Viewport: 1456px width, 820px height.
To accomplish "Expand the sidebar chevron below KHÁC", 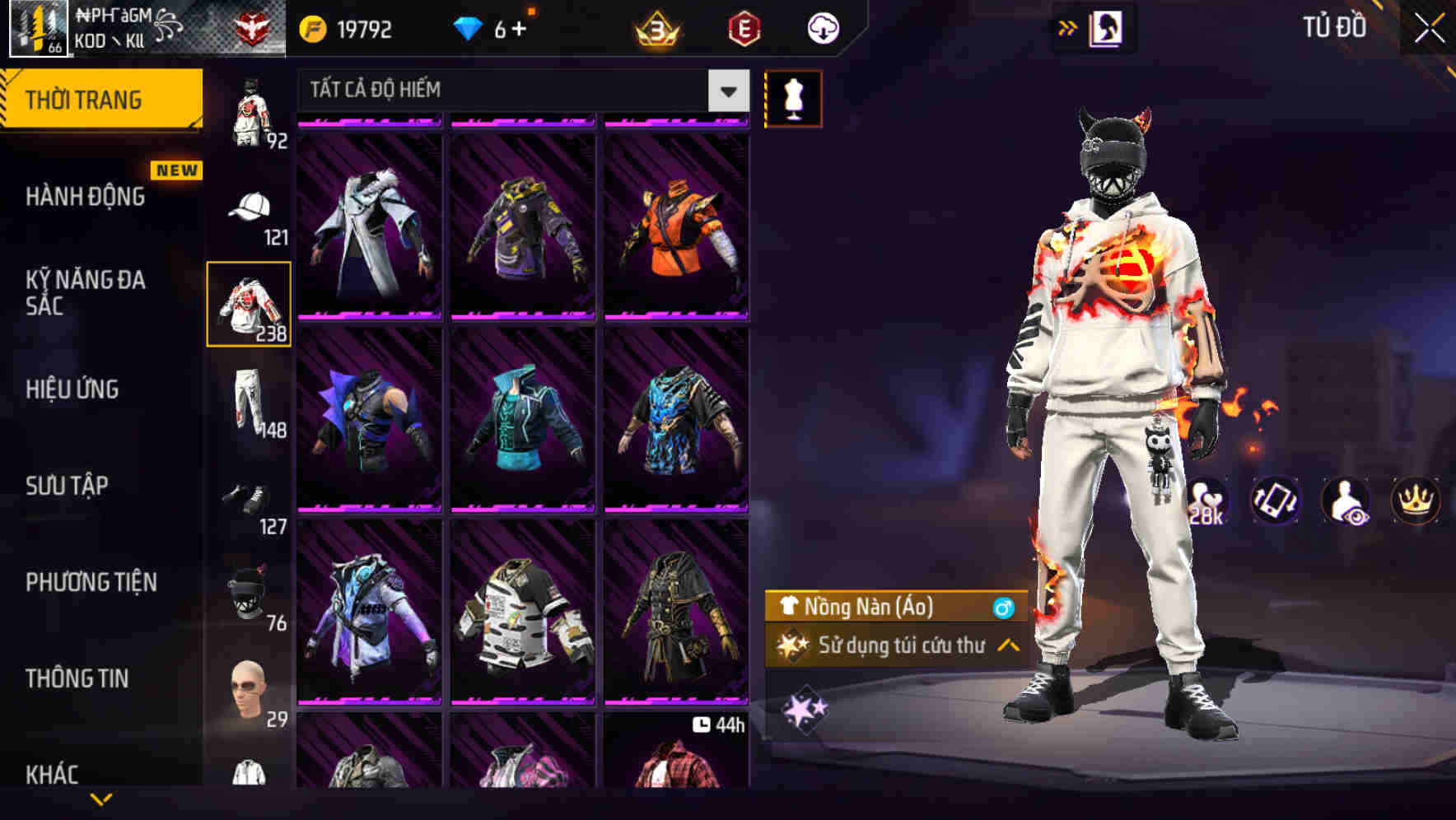I will [101, 799].
